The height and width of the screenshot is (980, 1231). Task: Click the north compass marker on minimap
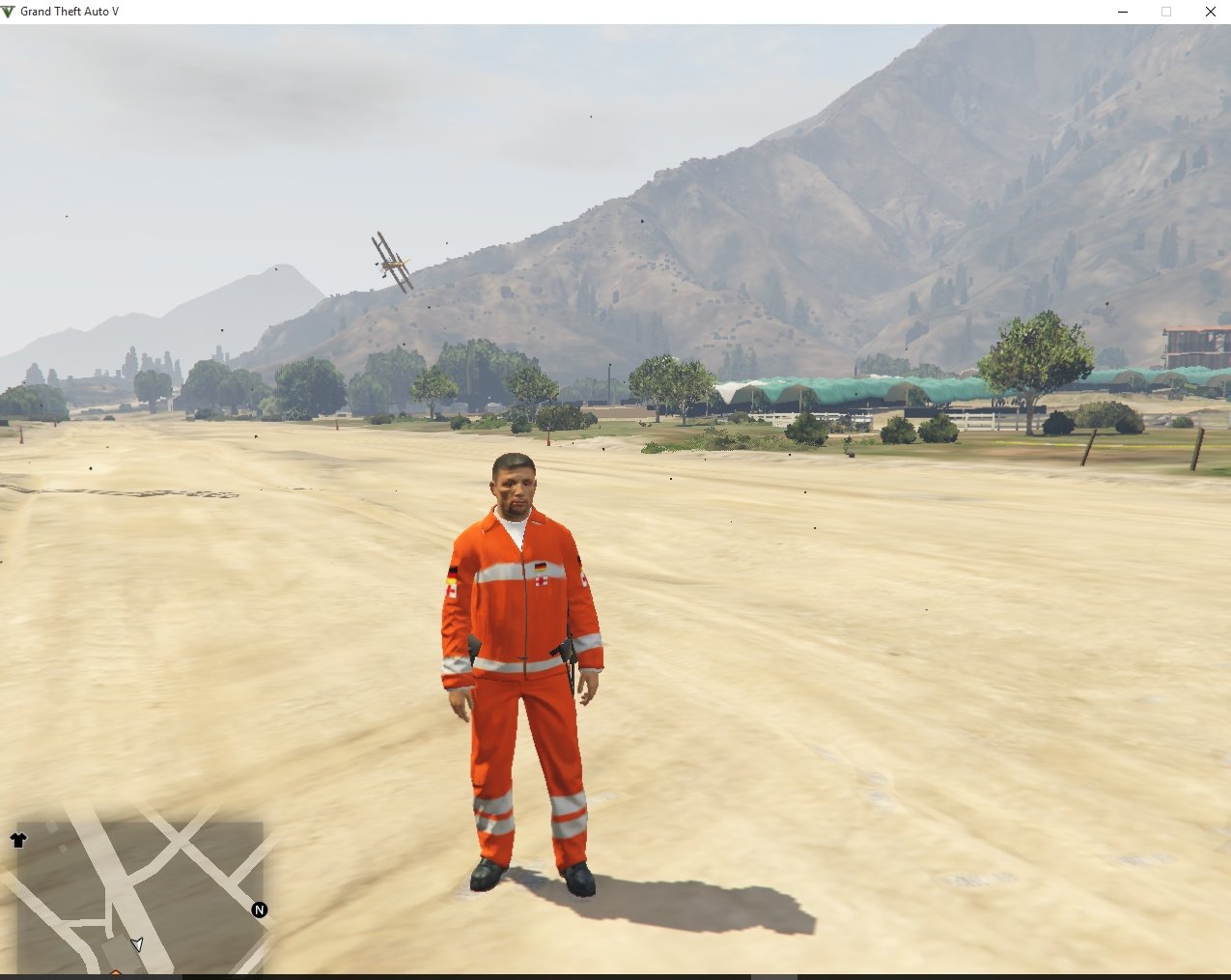click(x=259, y=910)
